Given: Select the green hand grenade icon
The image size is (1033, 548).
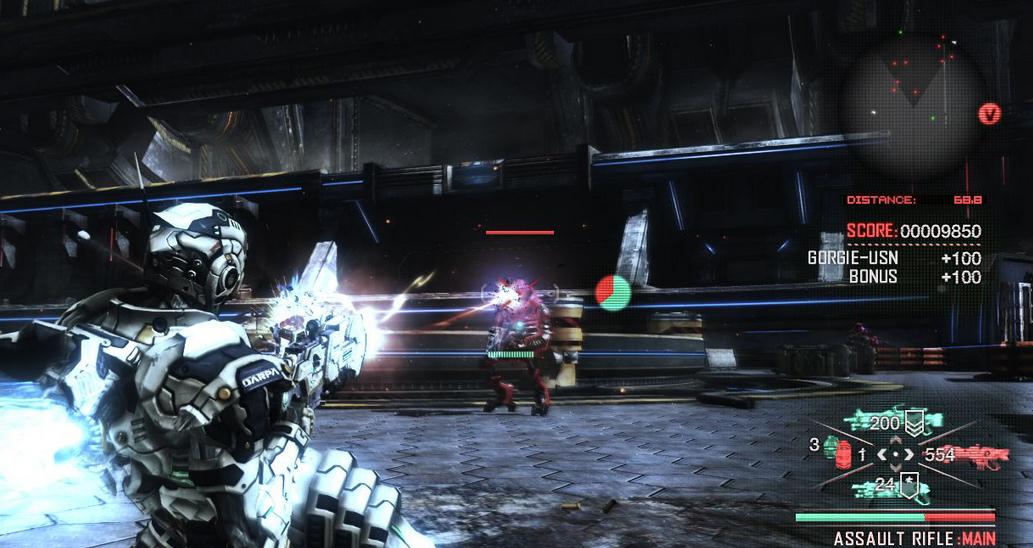Looking at the screenshot, I should pos(831,443).
